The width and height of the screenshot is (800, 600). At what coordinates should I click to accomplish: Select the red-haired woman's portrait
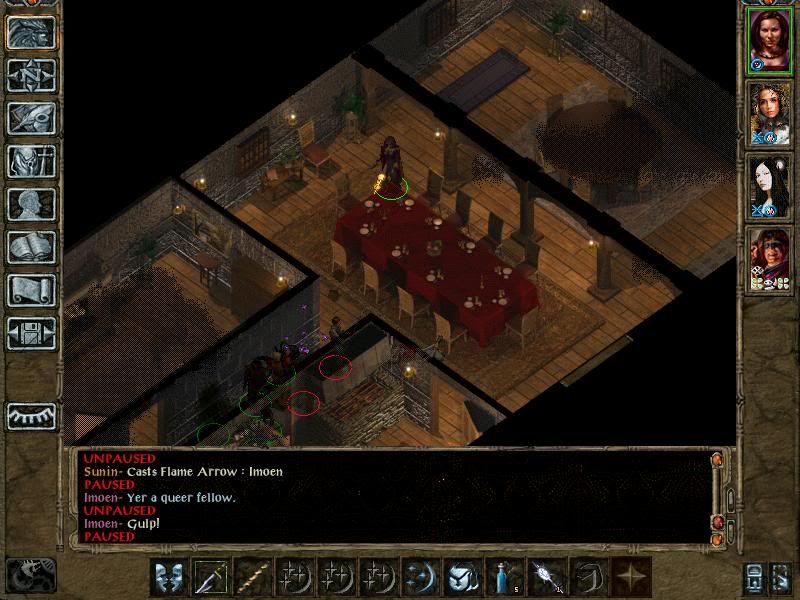coord(770,39)
